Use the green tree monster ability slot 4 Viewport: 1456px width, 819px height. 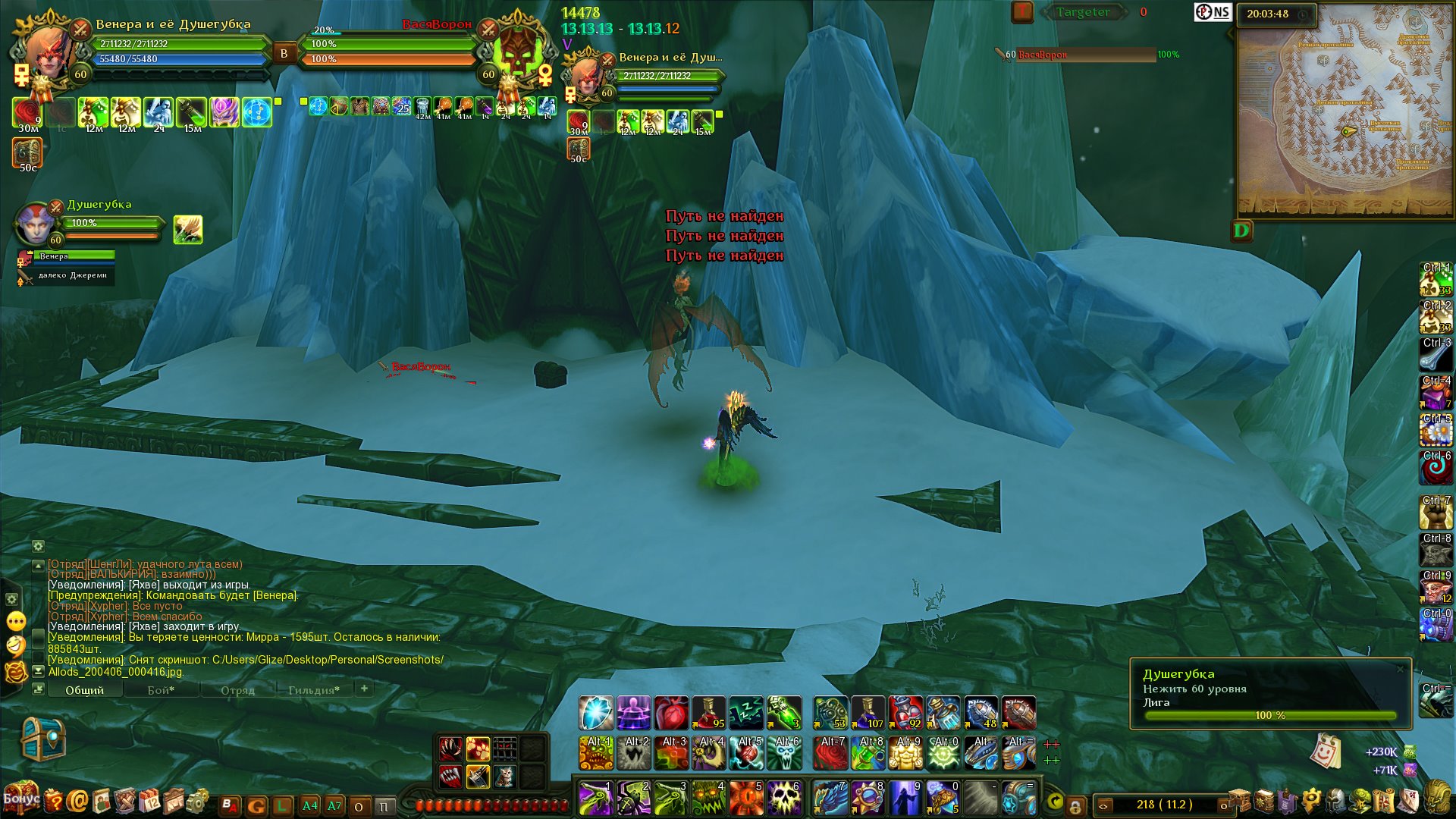coord(709,799)
